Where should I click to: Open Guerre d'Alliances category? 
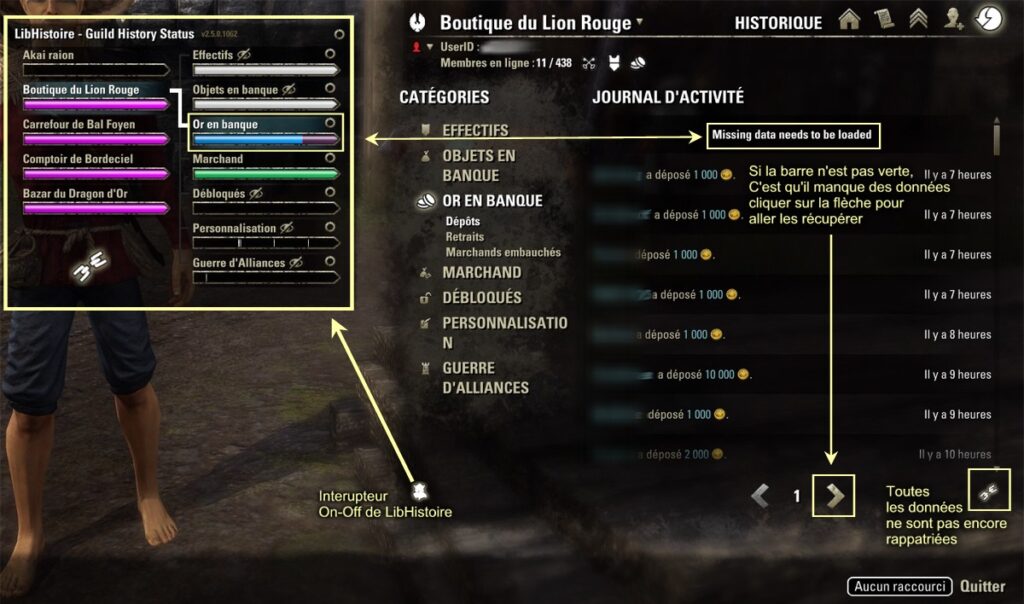pyautogui.click(x=485, y=378)
